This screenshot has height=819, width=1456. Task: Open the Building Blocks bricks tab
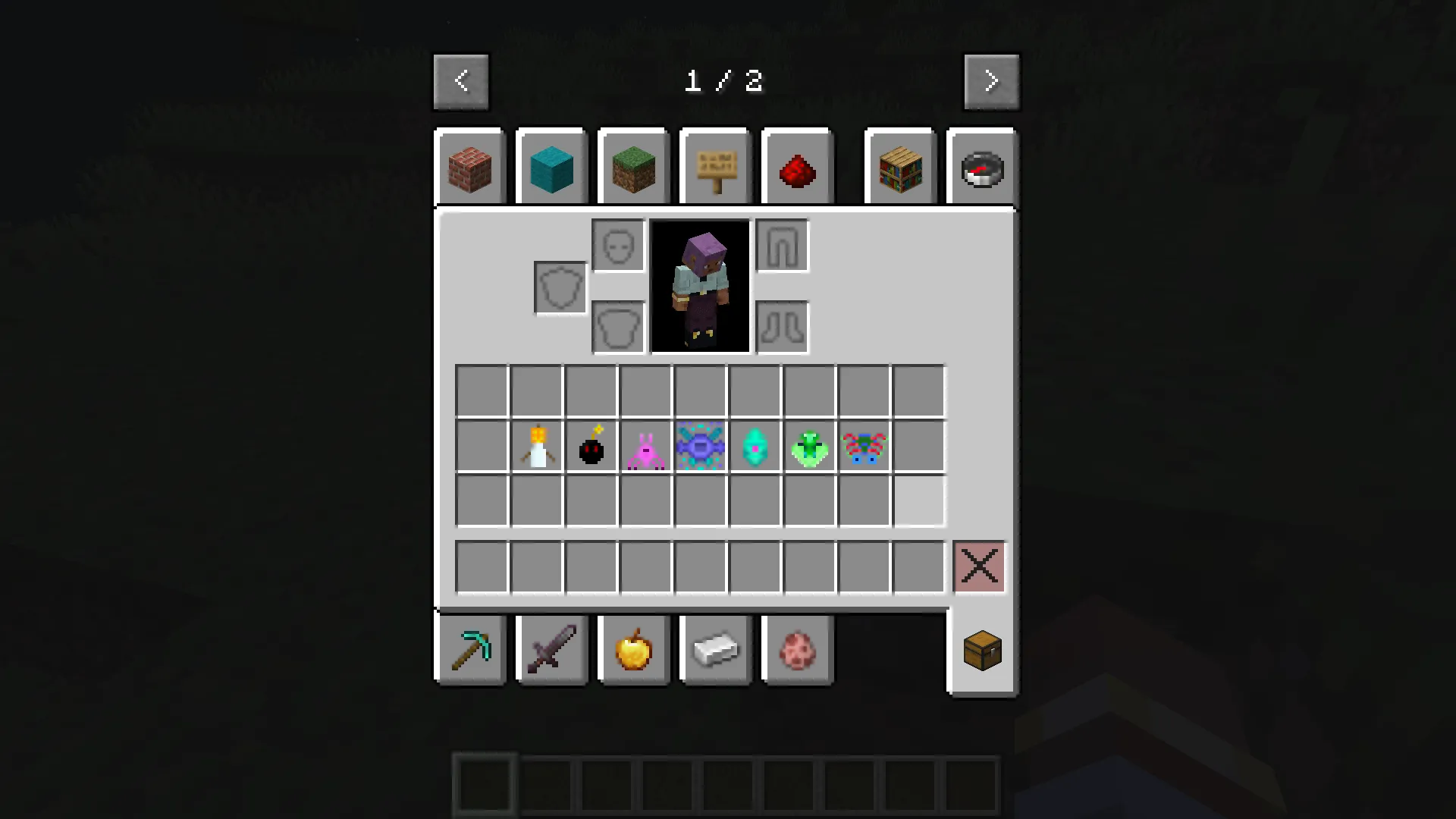(x=470, y=167)
